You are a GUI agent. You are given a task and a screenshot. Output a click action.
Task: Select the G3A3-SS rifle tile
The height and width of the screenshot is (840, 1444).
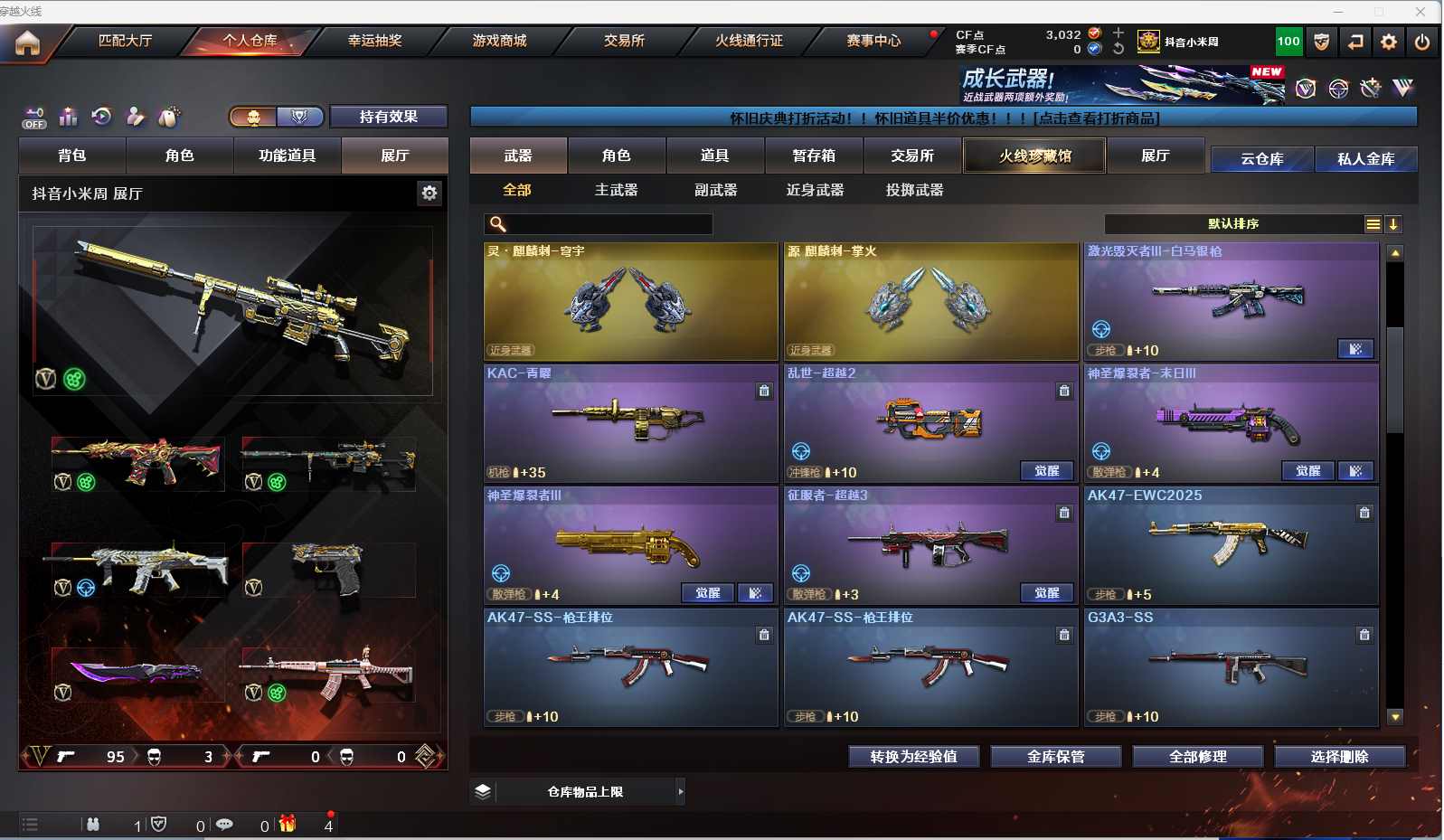click(1231, 666)
